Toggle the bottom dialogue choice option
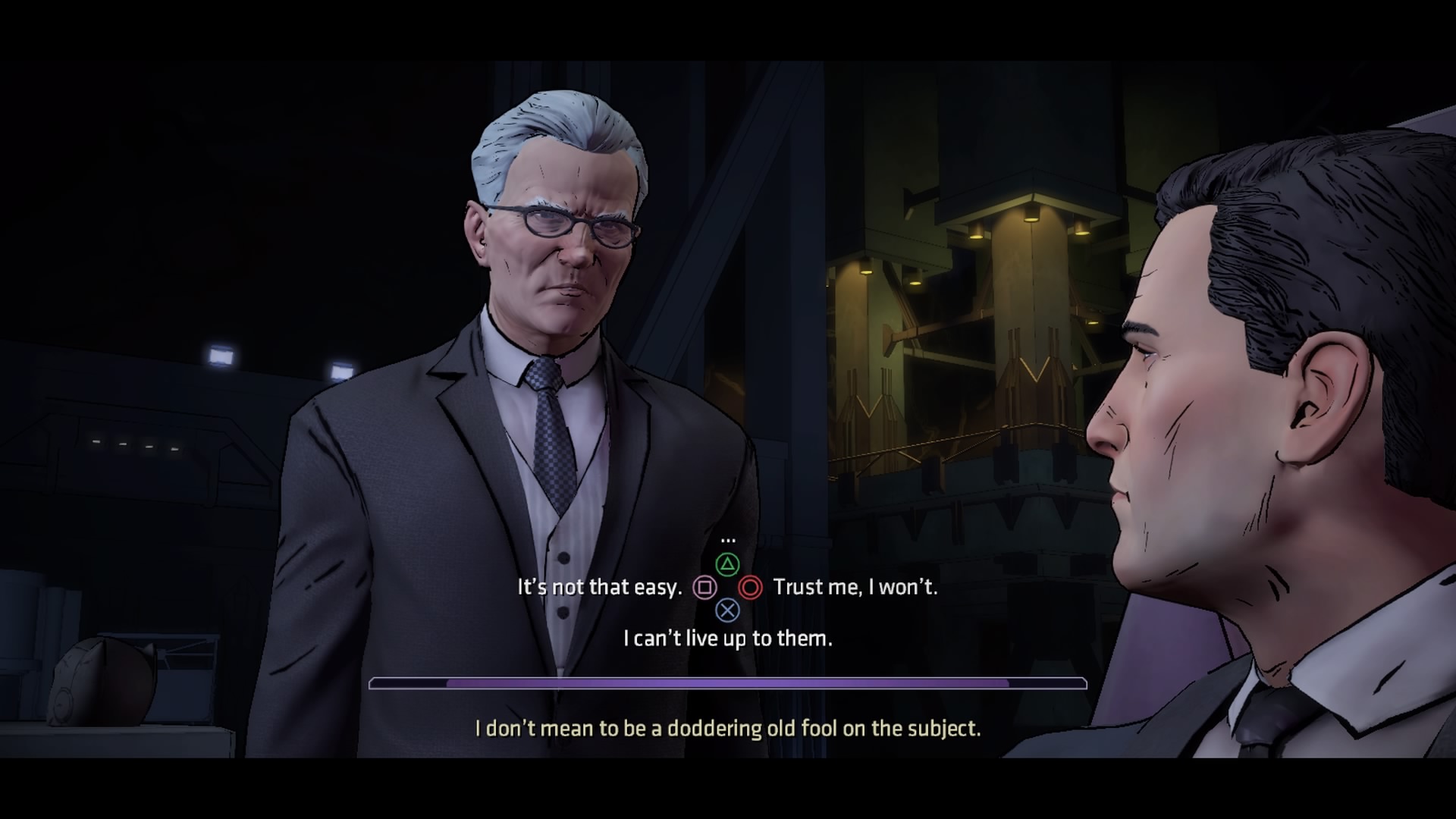 728,638
